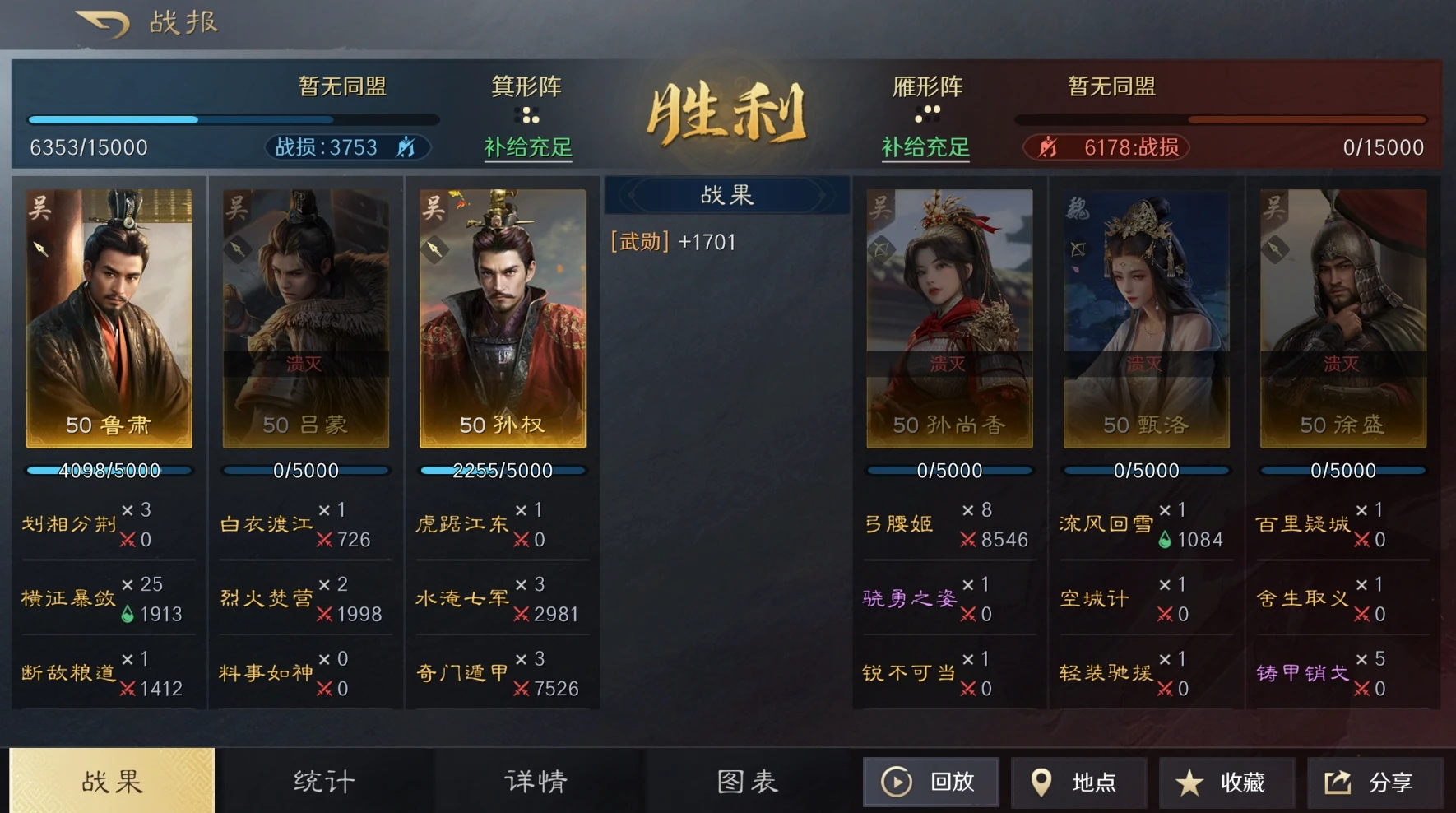This screenshot has width=1456, height=813.
Task: Click 鲁肃's troop bar showing 4098/5000
Action: click(x=108, y=470)
